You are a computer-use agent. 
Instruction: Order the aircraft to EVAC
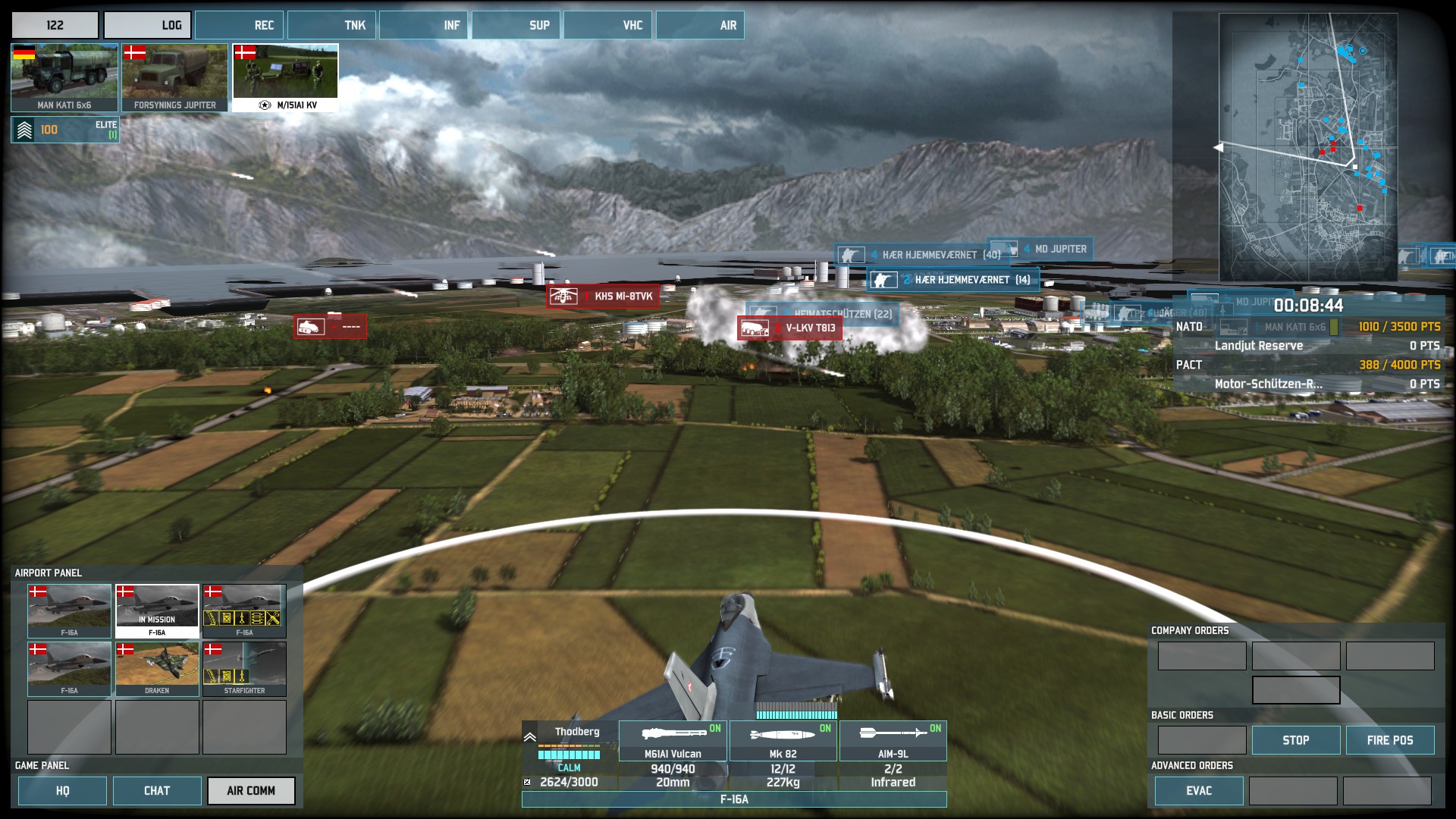(1198, 791)
